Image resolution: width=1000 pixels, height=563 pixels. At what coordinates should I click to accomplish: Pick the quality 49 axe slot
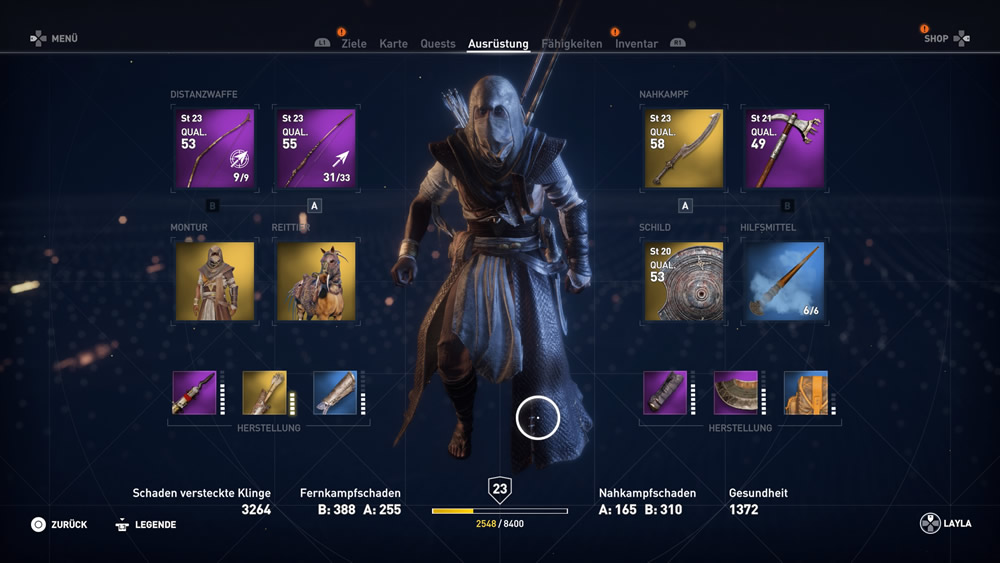pos(784,149)
